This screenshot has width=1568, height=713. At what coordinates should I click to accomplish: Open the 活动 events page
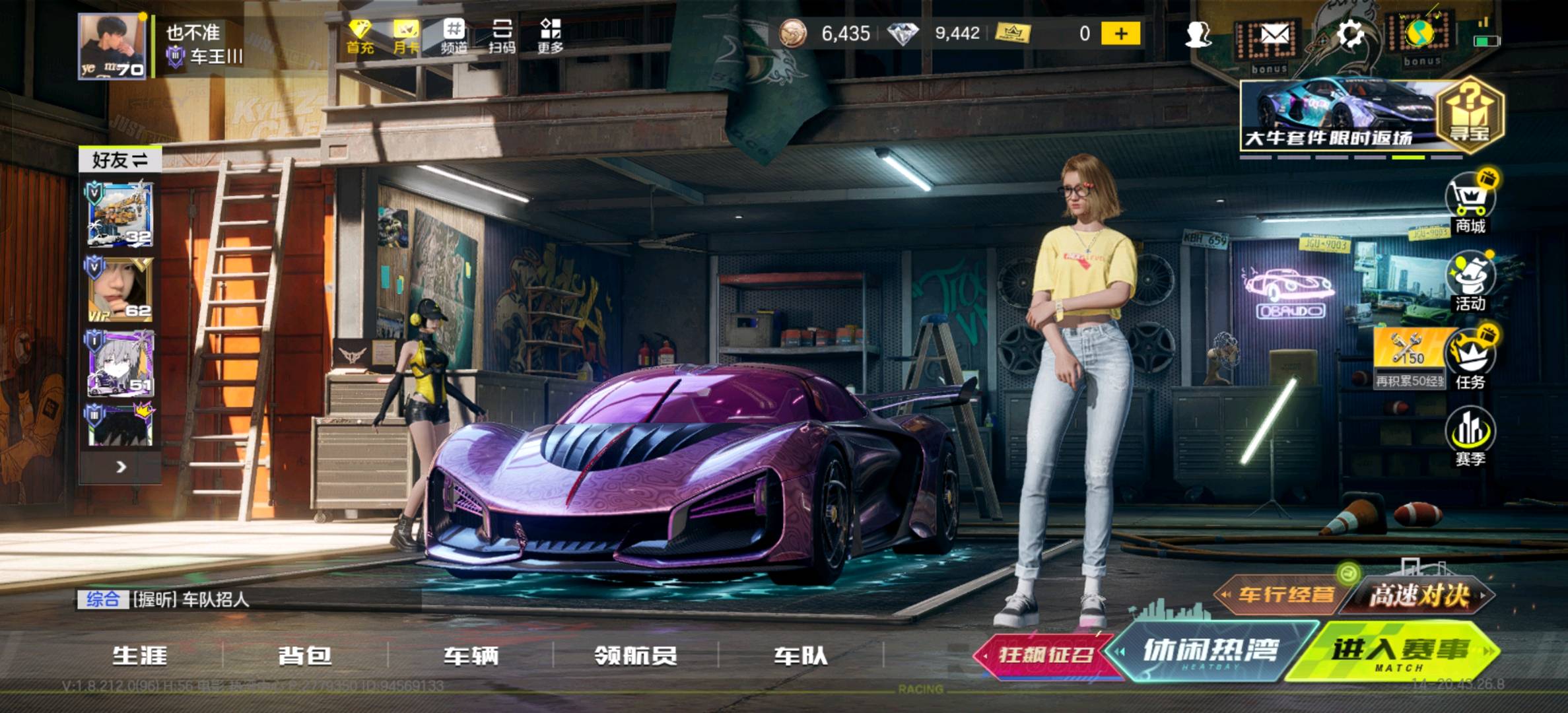tap(1470, 282)
